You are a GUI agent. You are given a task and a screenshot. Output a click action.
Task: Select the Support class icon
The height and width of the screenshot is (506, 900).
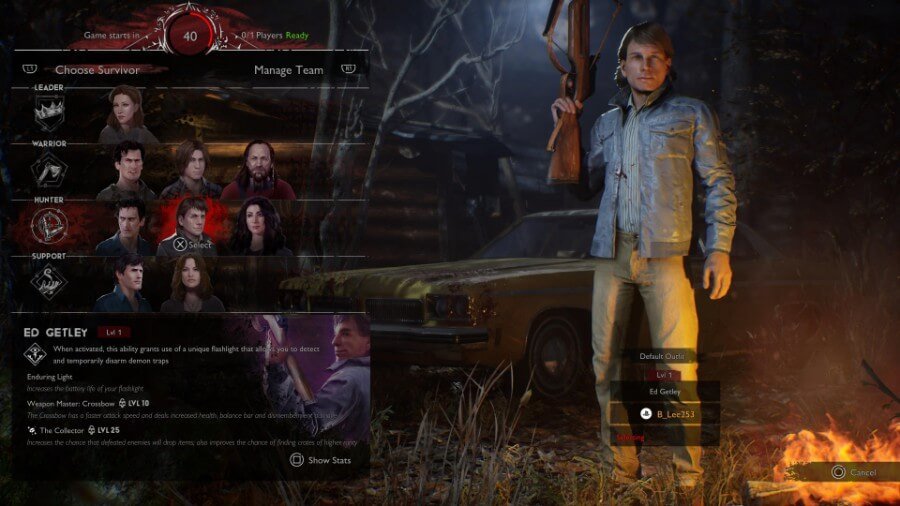(x=49, y=284)
